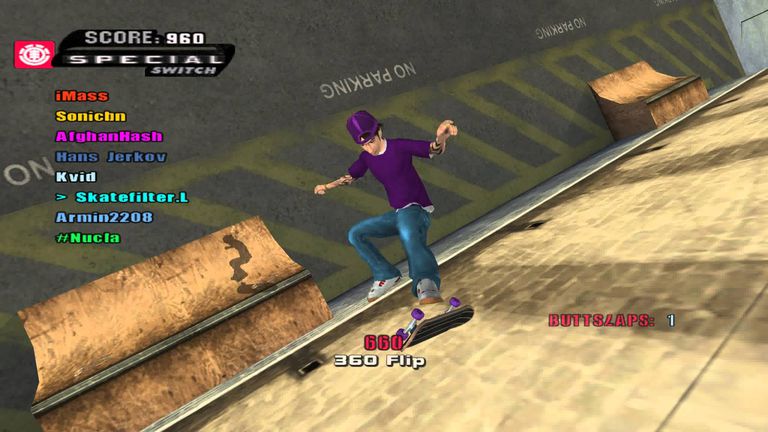Select the Skatefilter.L player row
The width and height of the screenshot is (768, 432).
122,197
